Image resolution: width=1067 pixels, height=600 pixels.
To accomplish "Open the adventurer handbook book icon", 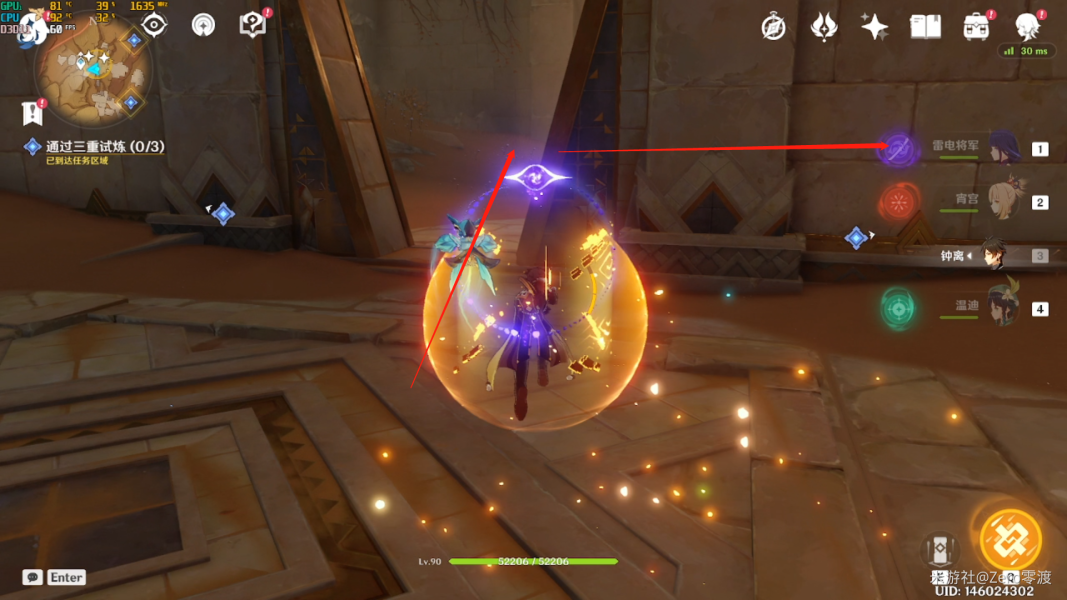I will pyautogui.click(x=925, y=27).
